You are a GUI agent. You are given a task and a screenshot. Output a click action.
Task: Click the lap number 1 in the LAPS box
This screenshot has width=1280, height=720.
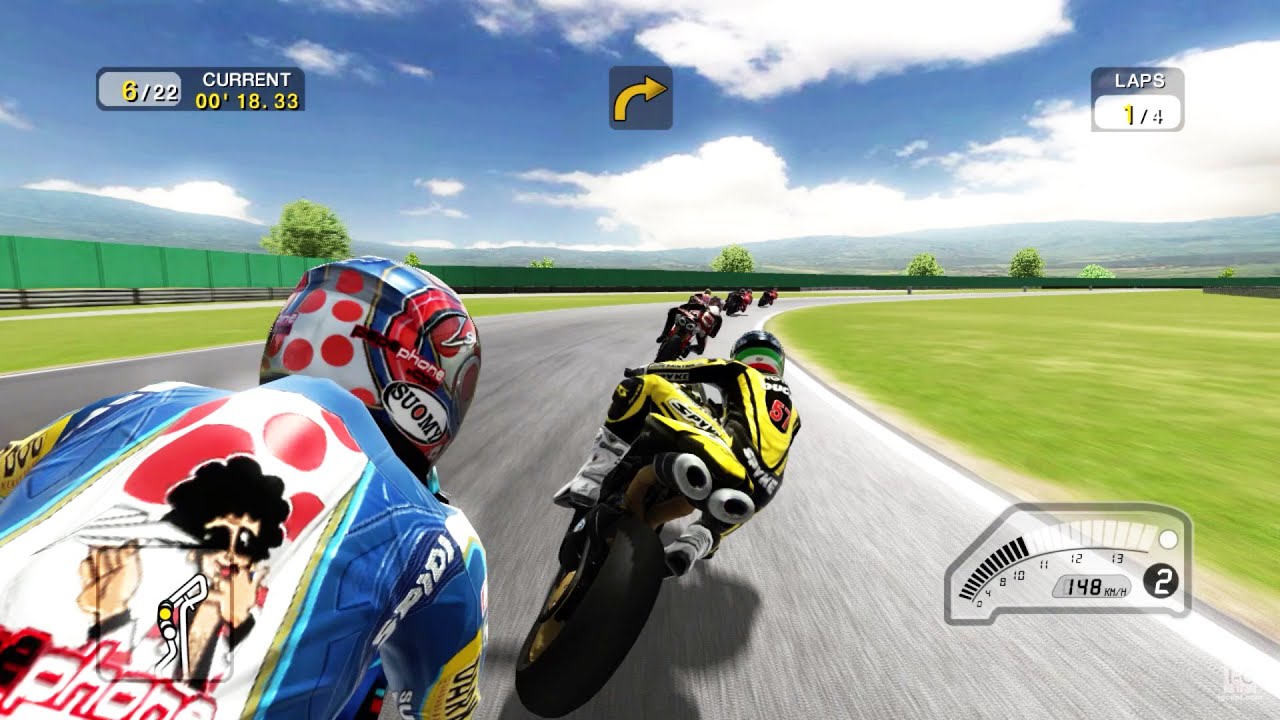point(1128,113)
